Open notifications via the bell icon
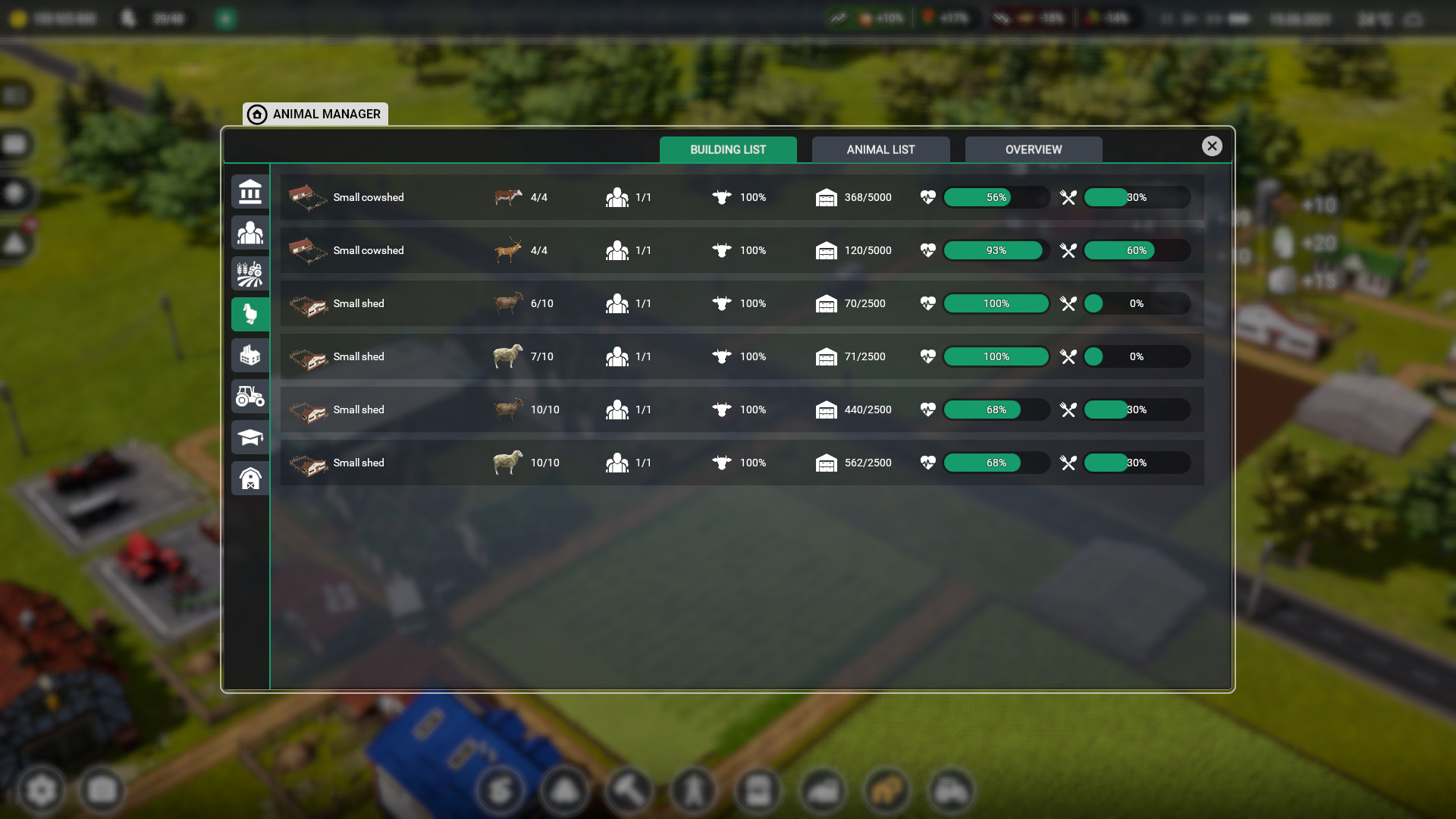1456x819 pixels. coord(564,790)
